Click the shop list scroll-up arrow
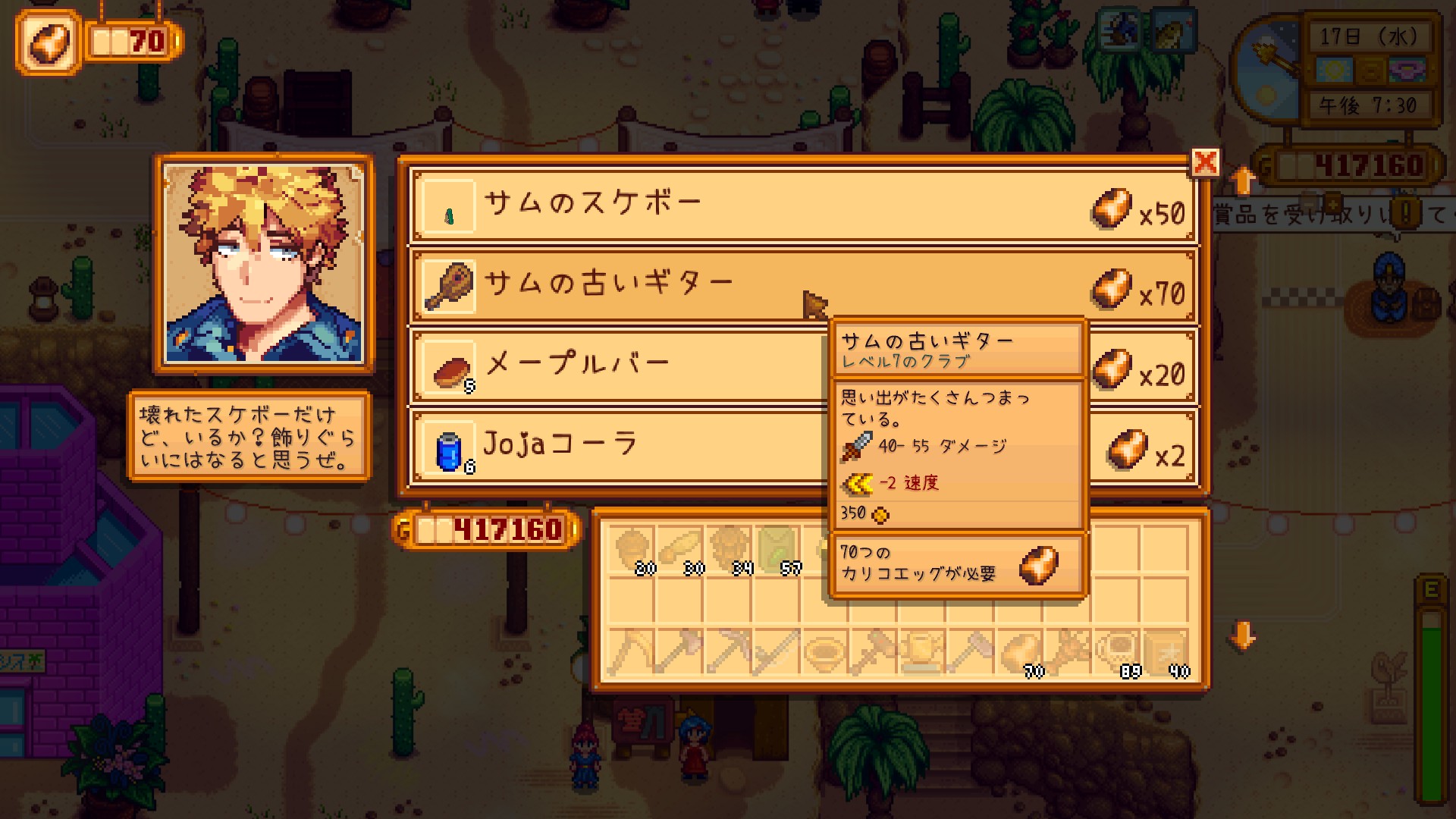 tap(1242, 180)
